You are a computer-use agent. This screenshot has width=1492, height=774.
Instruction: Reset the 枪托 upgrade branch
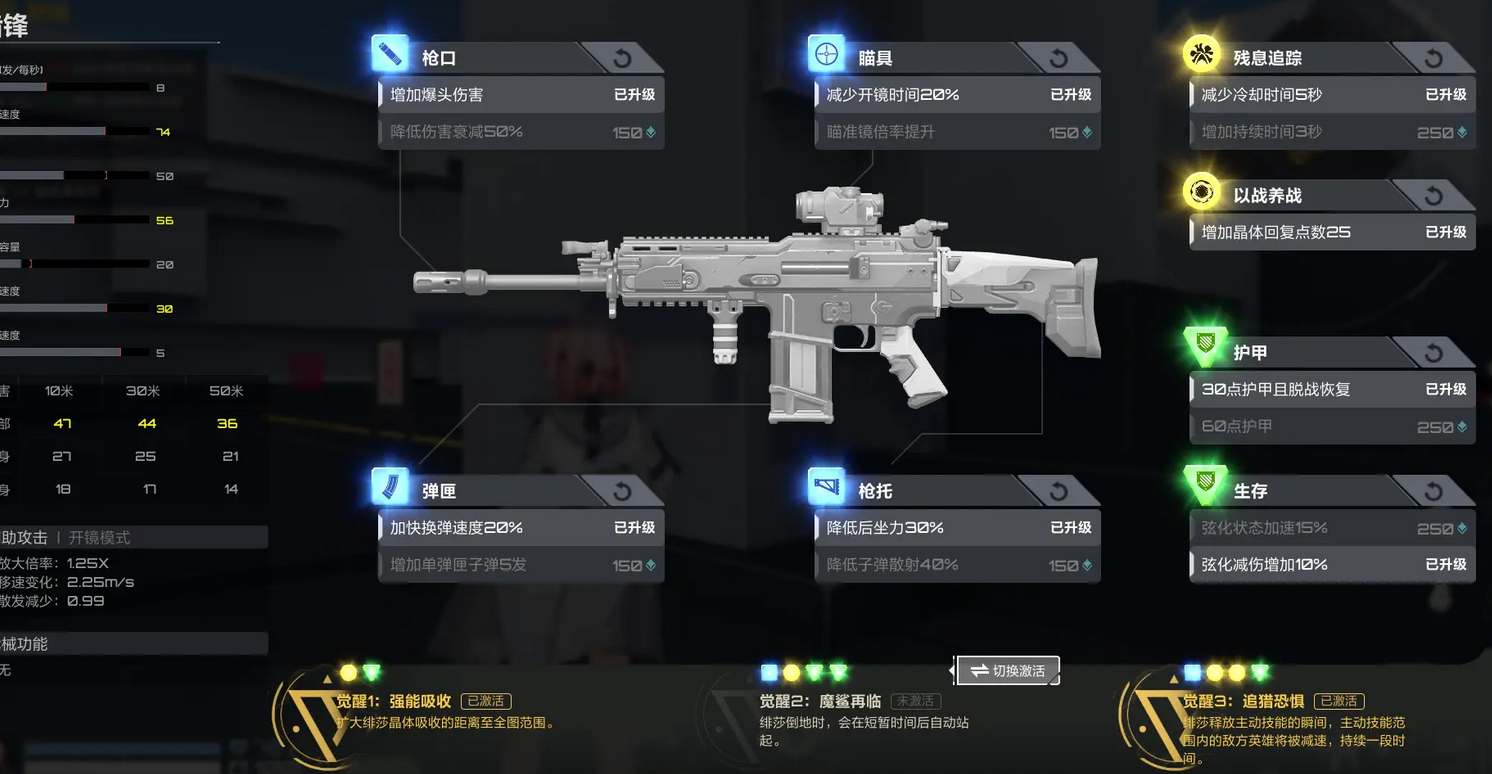[1057, 491]
